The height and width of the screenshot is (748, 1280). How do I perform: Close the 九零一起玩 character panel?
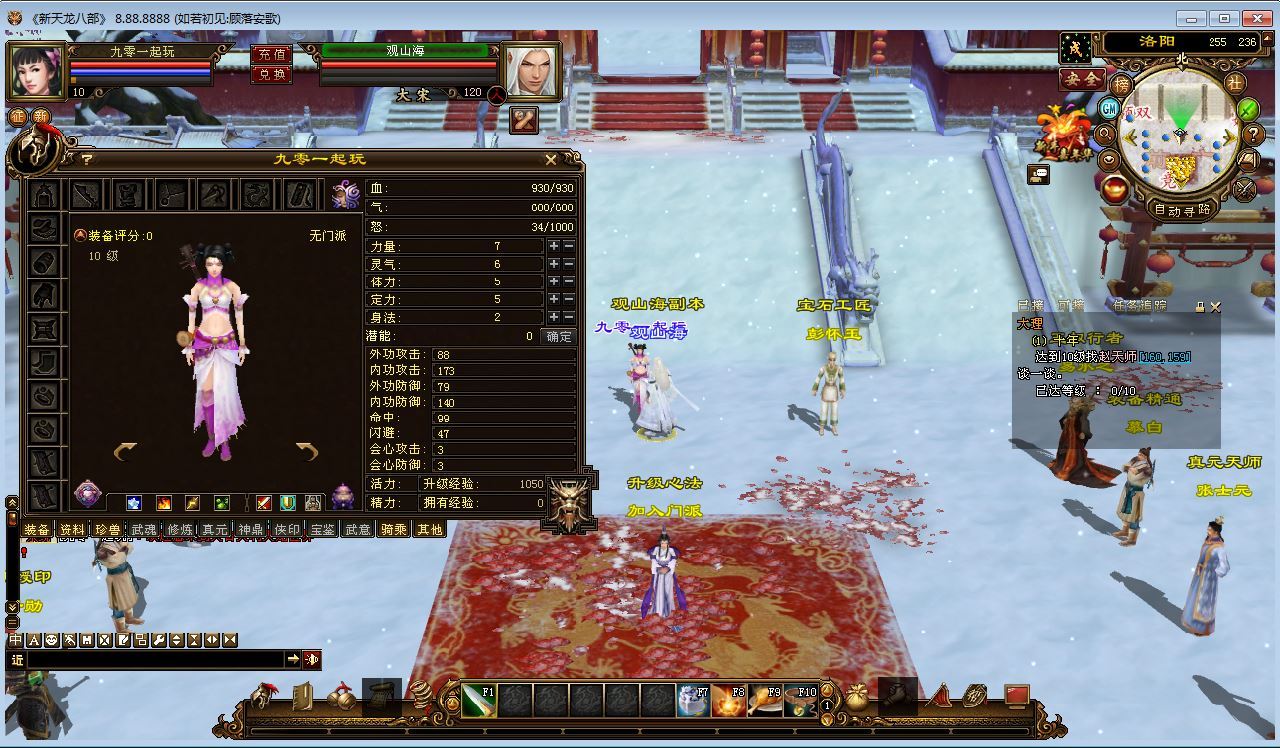click(x=551, y=159)
